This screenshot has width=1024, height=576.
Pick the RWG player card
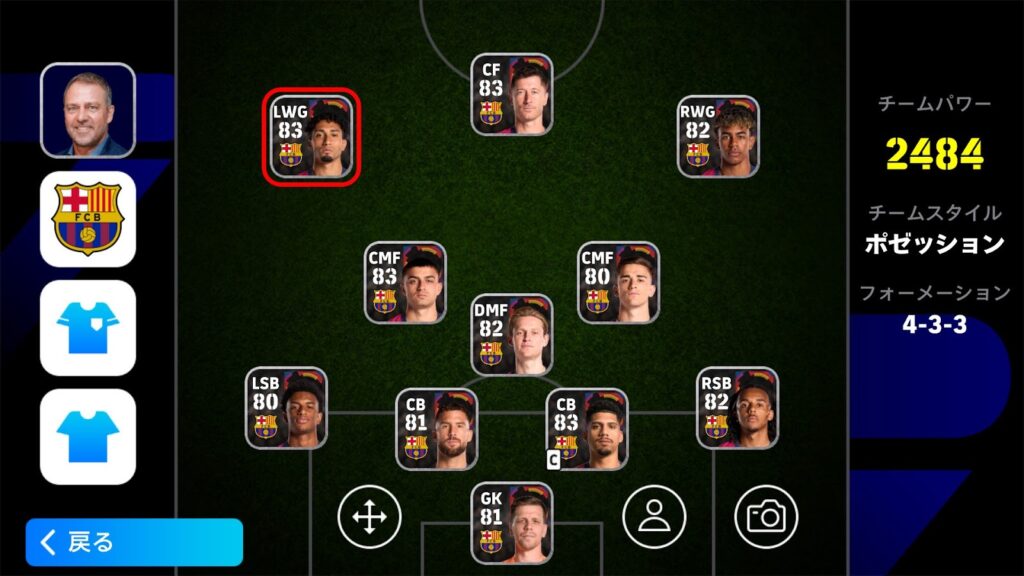coord(718,137)
